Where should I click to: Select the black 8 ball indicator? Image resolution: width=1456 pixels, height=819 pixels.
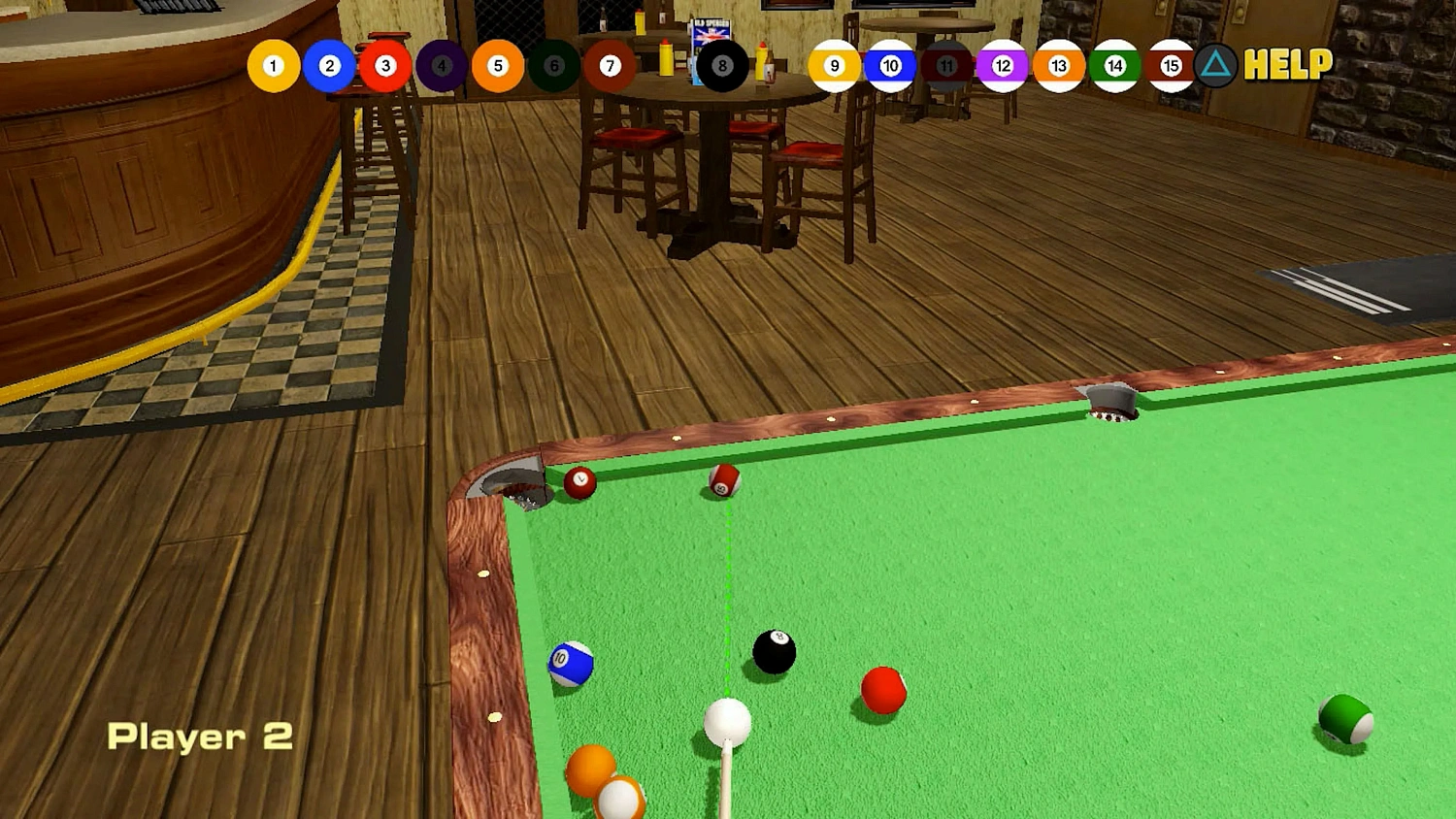(722, 65)
